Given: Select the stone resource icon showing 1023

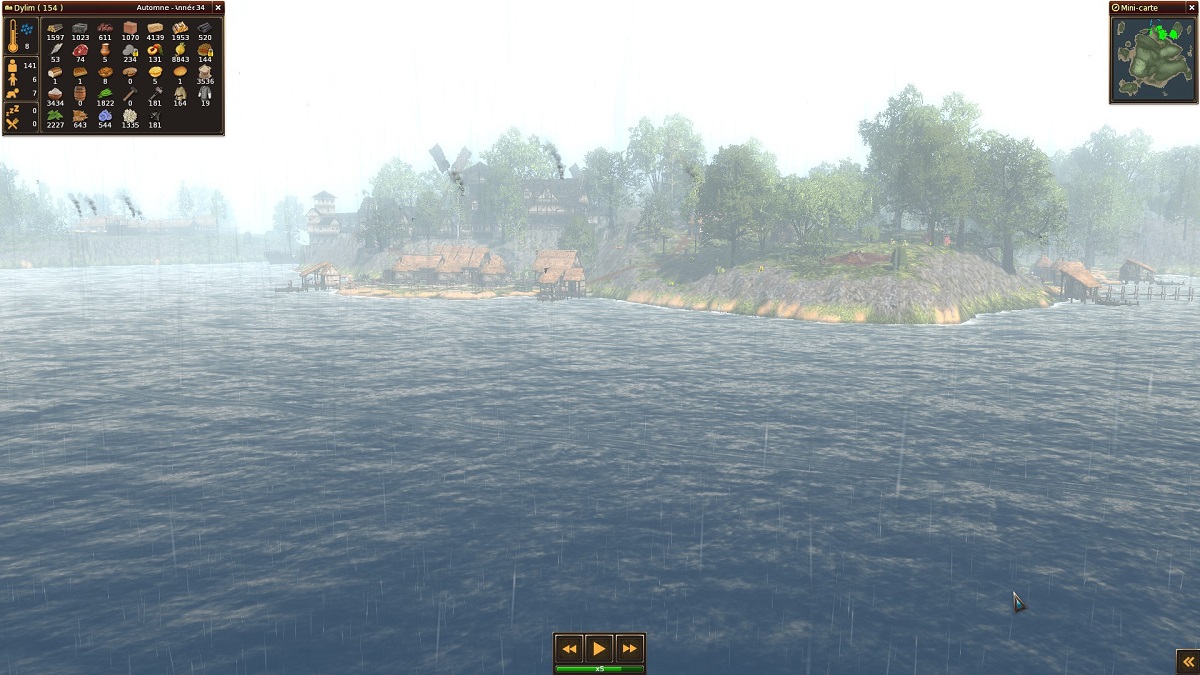Looking at the screenshot, I should pyautogui.click(x=80, y=28).
